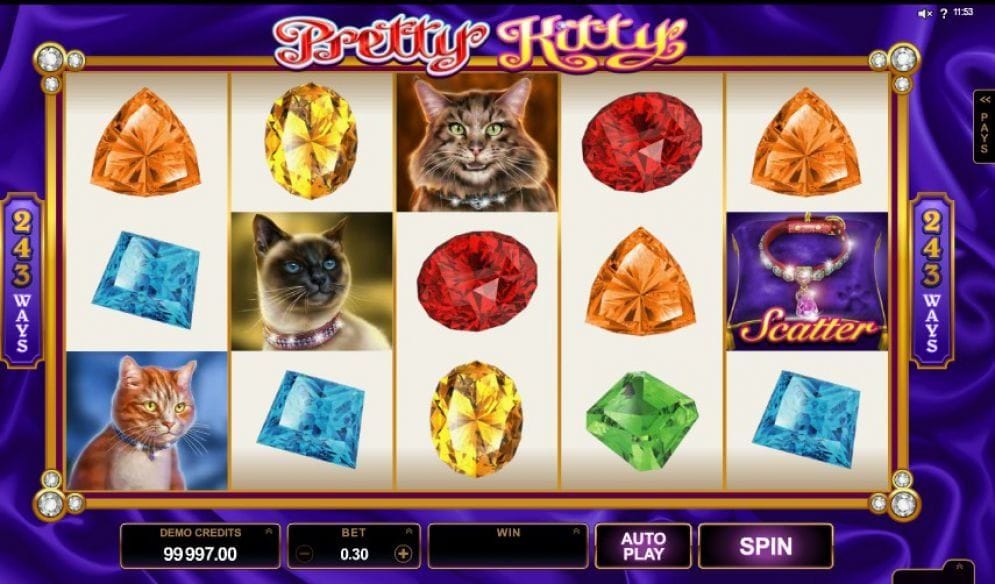Increase the bet with the plus button
This screenshot has width=995, height=584.
click(403, 553)
